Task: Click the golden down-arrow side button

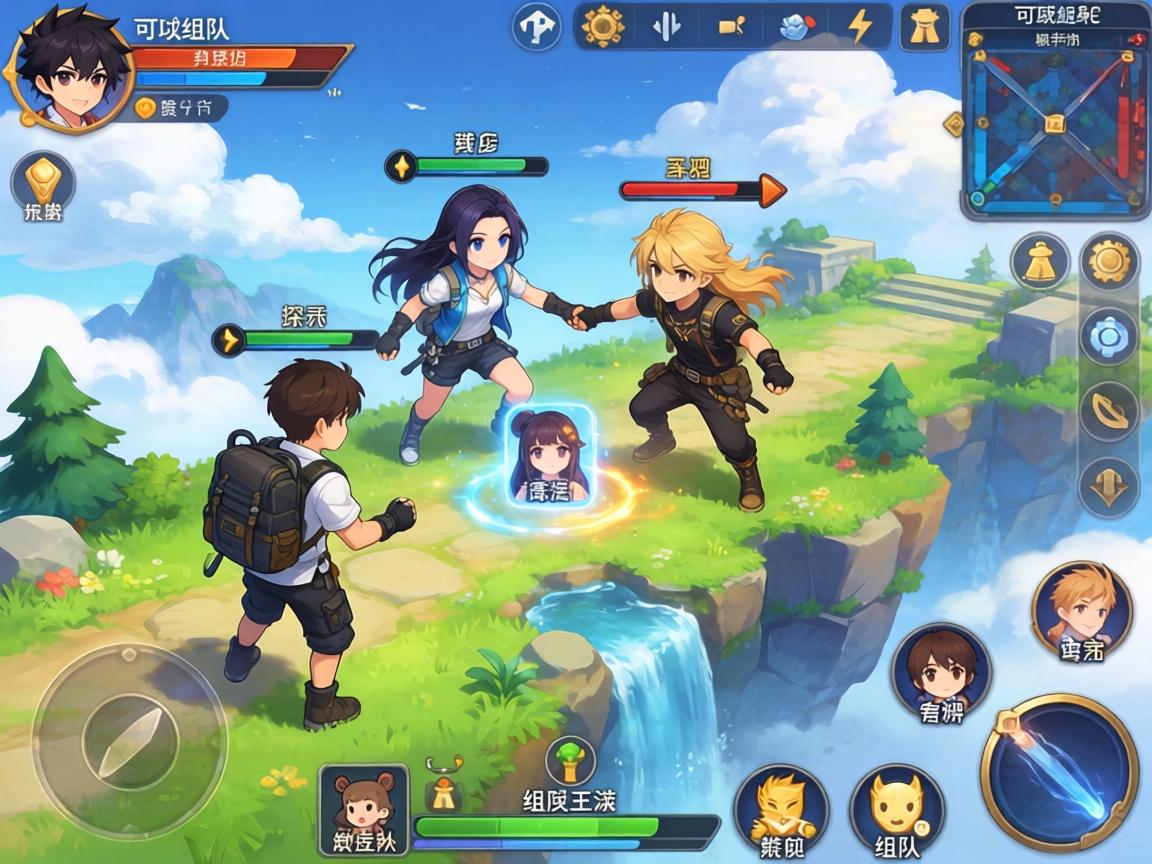Action: click(x=1109, y=487)
